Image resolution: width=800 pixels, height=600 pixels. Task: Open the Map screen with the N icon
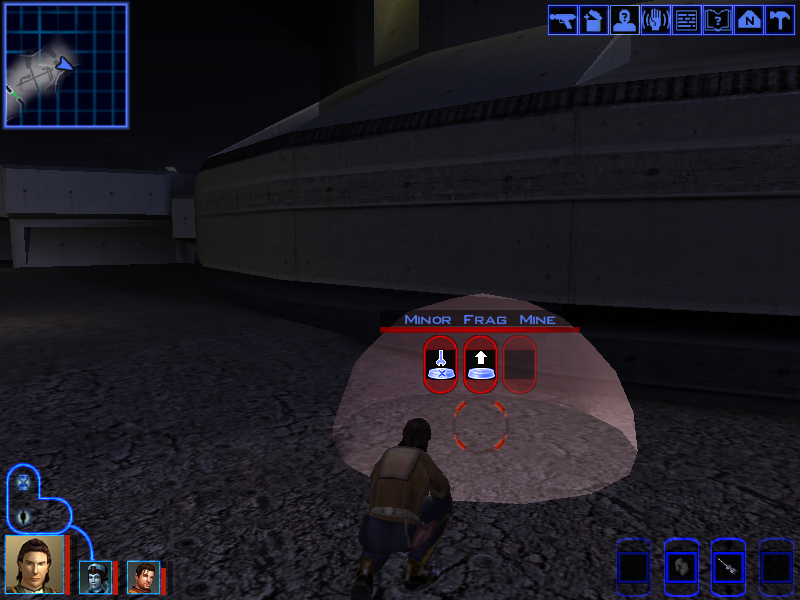click(749, 20)
